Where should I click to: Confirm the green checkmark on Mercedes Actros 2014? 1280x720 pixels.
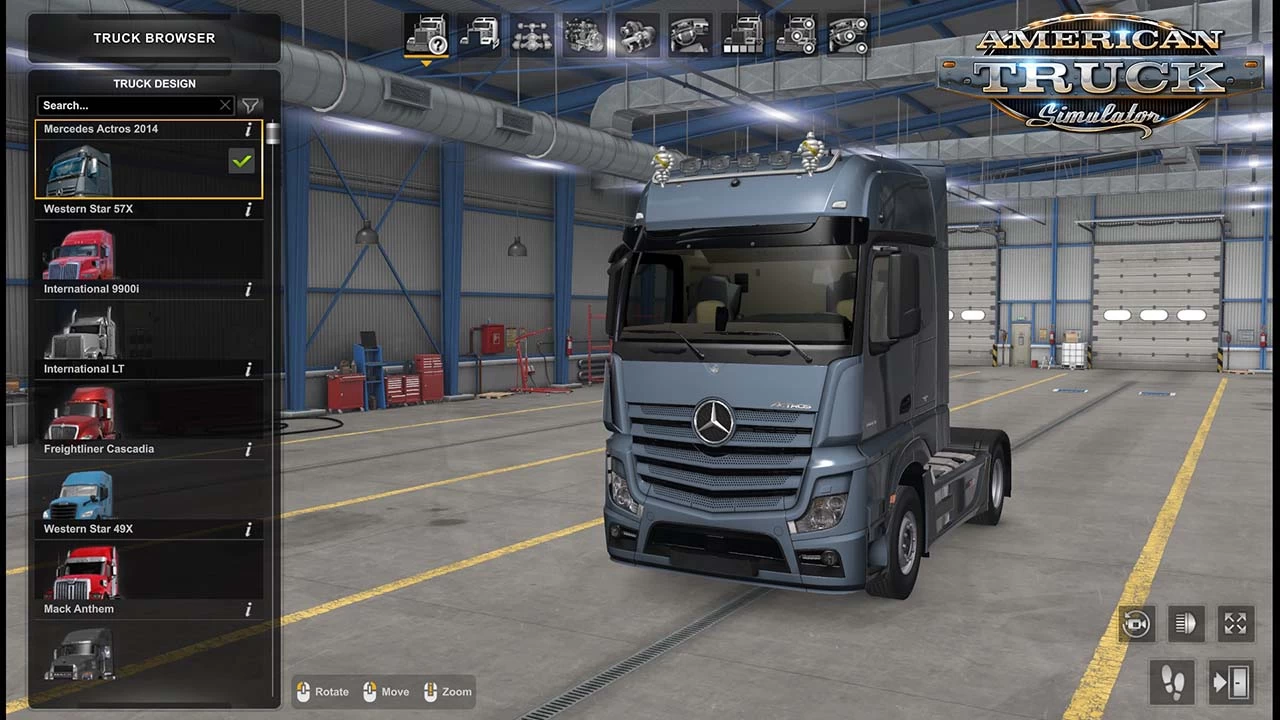[x=241, y=160]
